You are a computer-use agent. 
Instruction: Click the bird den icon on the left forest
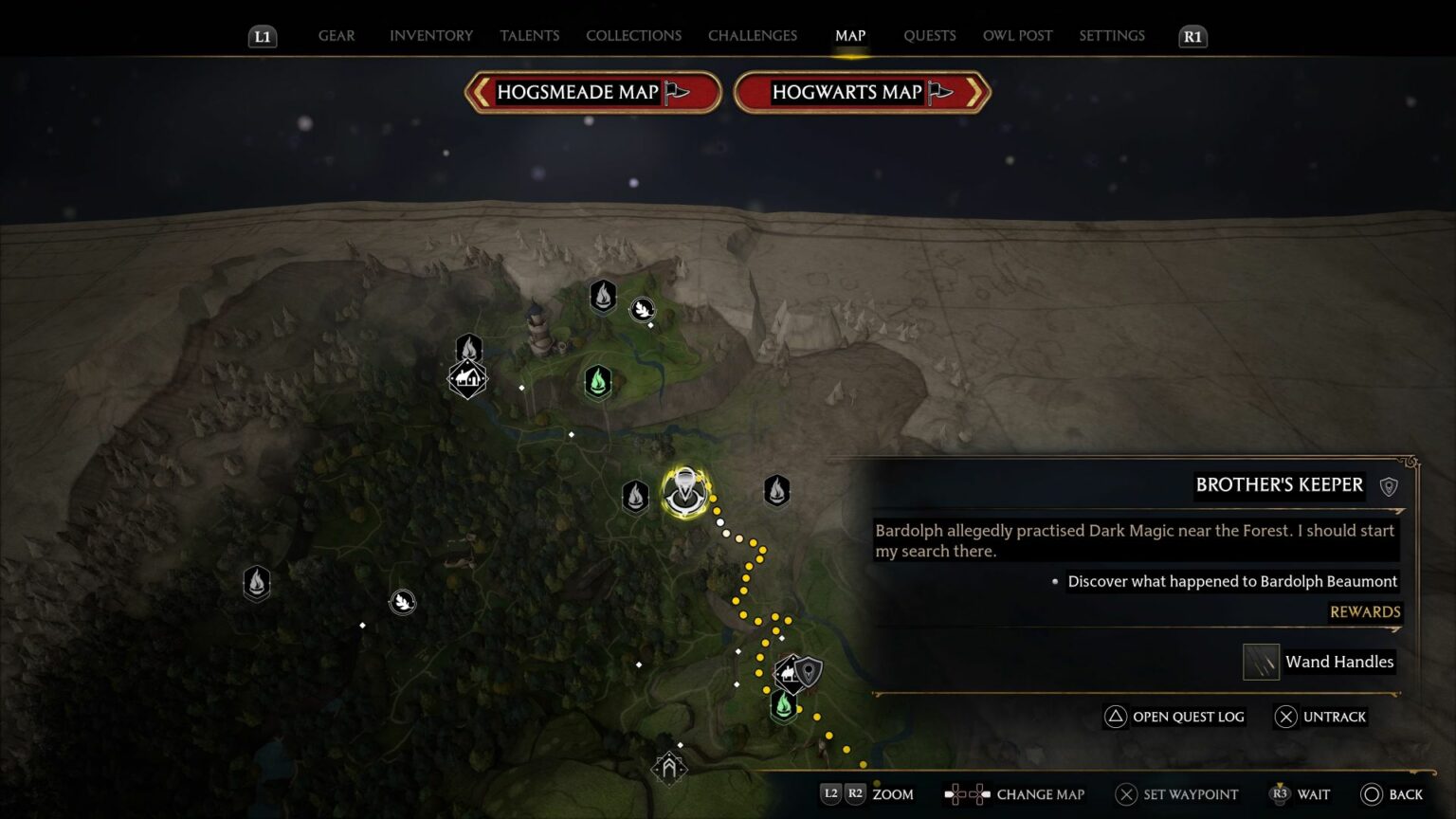[402, 600]
